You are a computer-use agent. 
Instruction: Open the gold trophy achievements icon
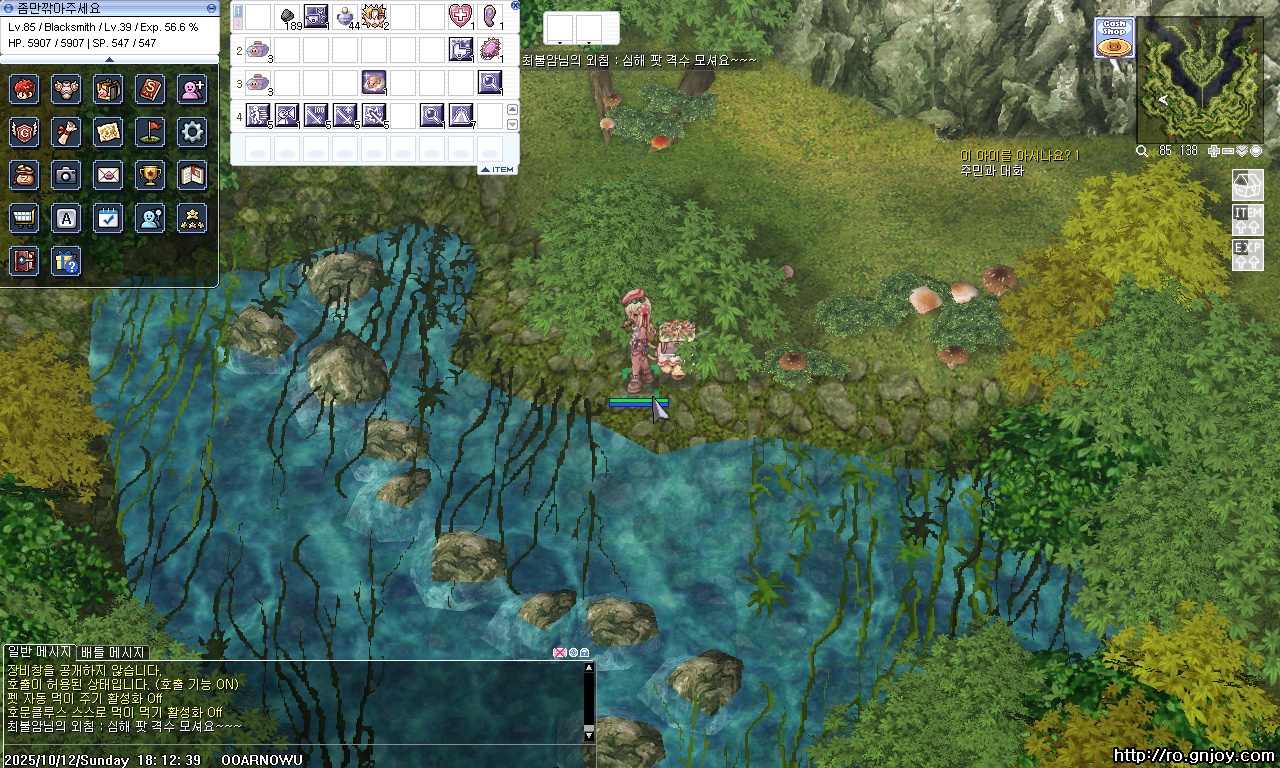pos(151,175)
